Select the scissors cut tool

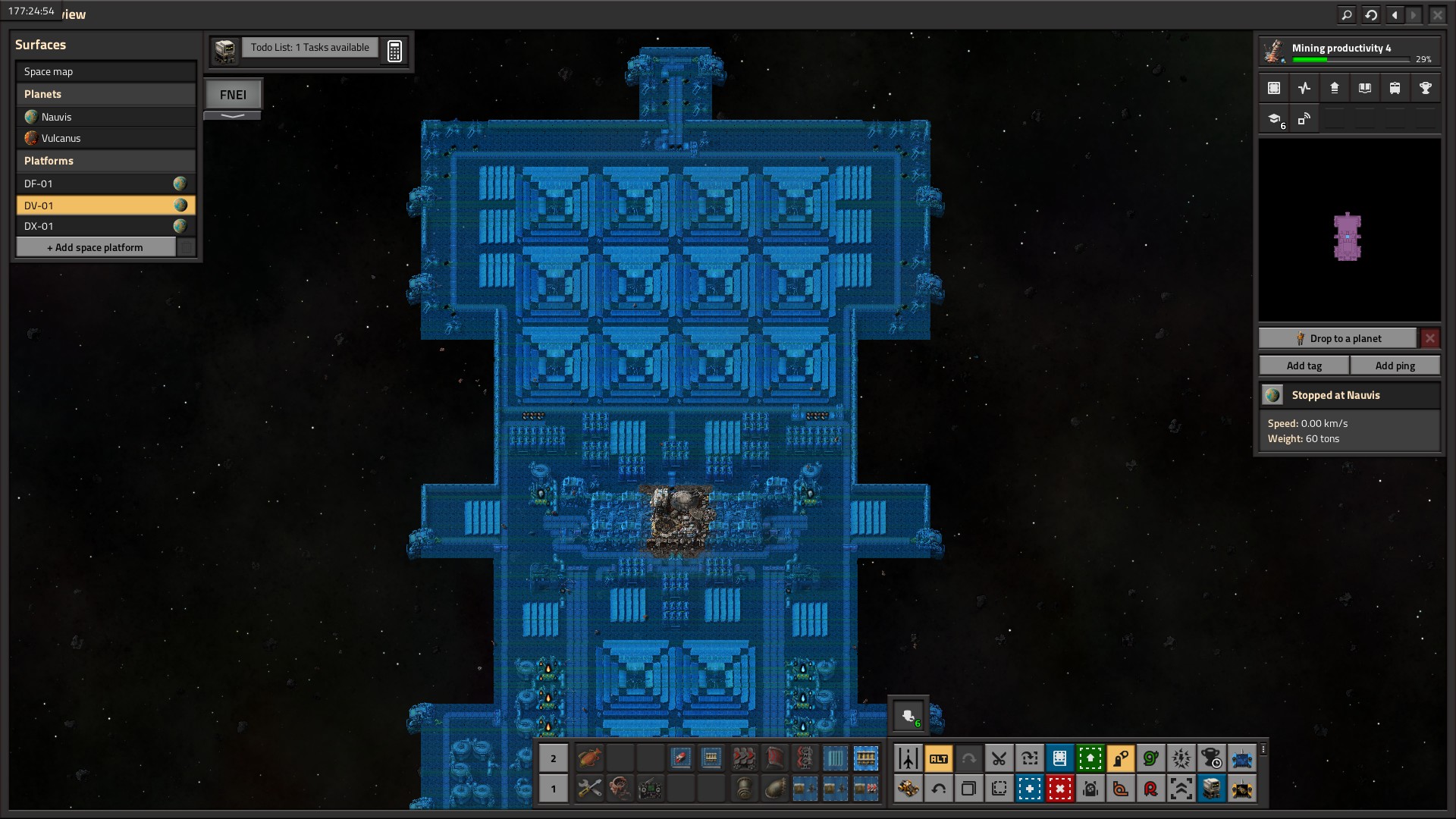click(x=999, y=758)
